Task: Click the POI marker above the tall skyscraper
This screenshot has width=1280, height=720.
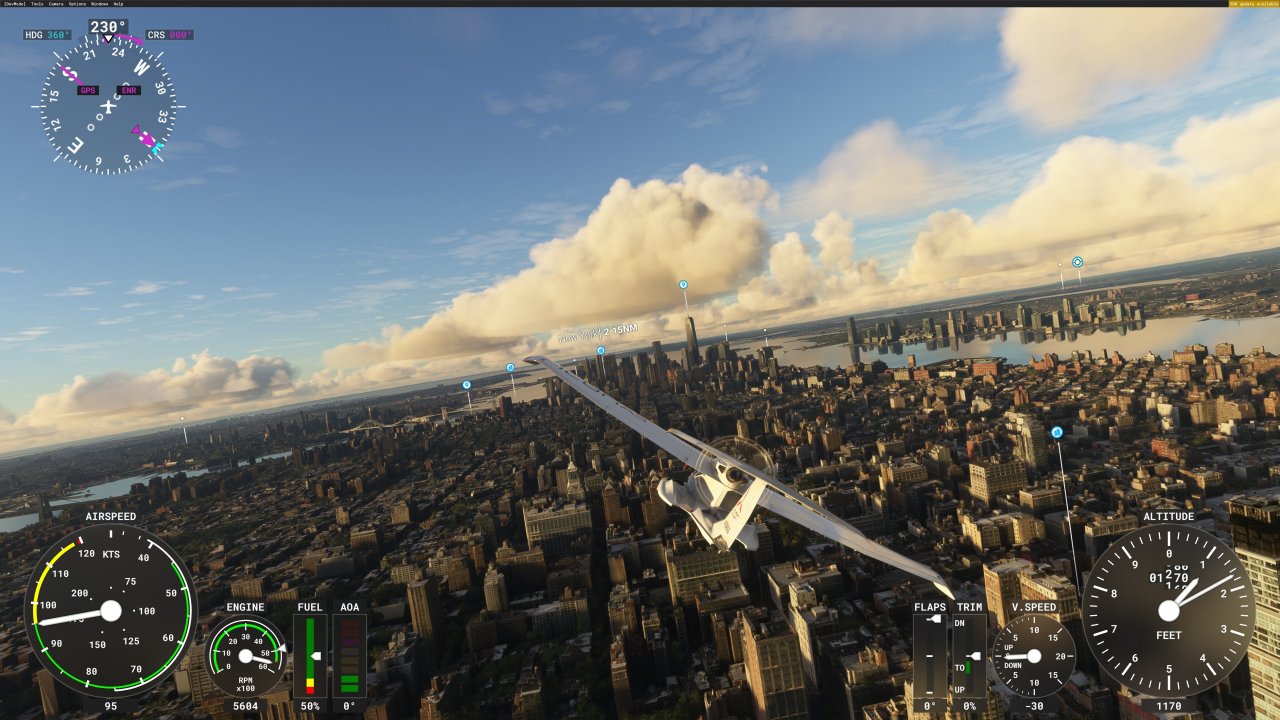Action: point(681,285)
